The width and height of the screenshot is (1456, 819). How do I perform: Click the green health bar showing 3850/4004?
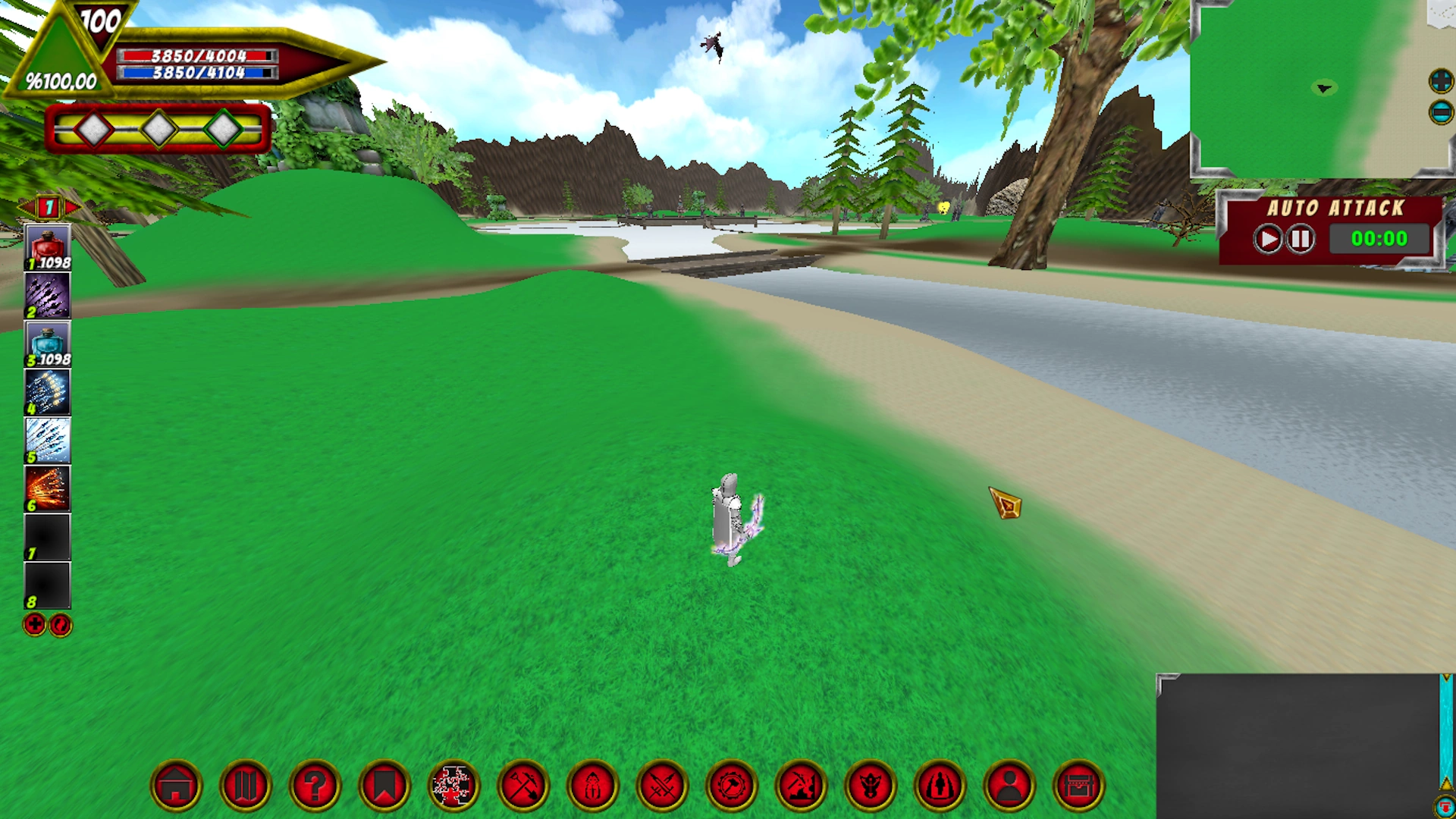tap(193, 55)
